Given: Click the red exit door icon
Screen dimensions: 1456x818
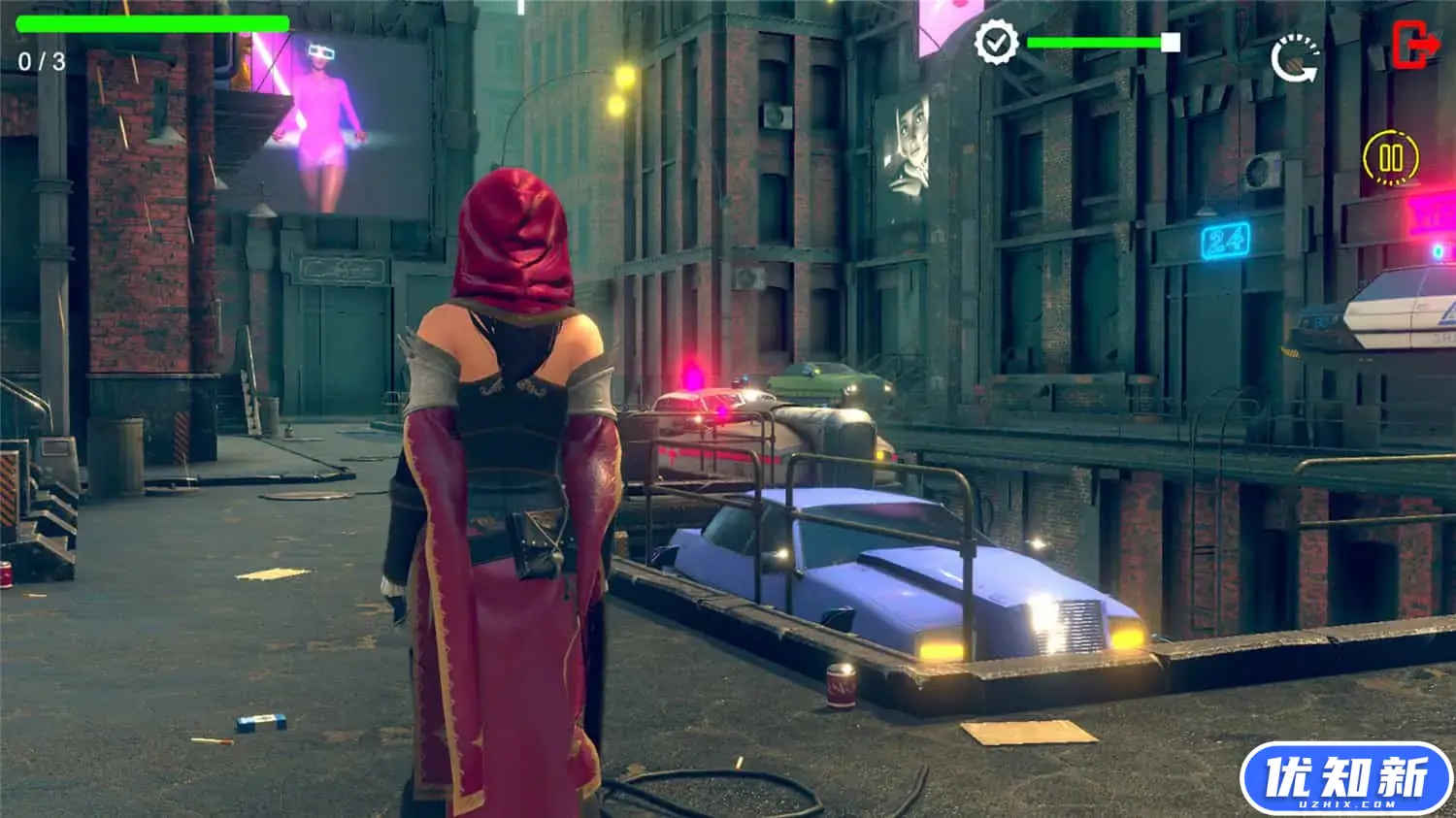Looking at the screenshot, I should click(1415, 45).
